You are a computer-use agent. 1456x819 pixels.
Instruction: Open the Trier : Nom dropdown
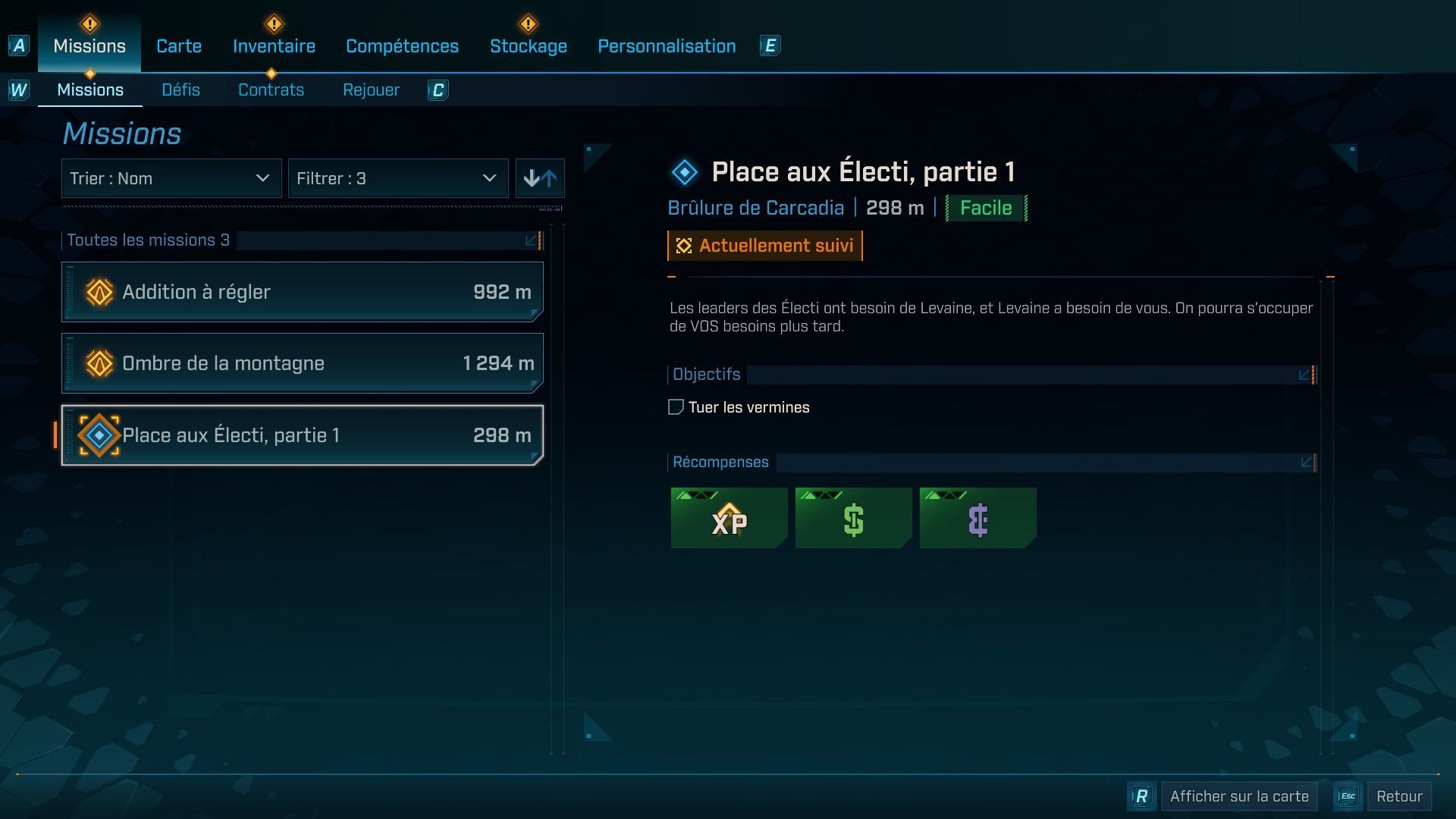(x=171, y=179)
